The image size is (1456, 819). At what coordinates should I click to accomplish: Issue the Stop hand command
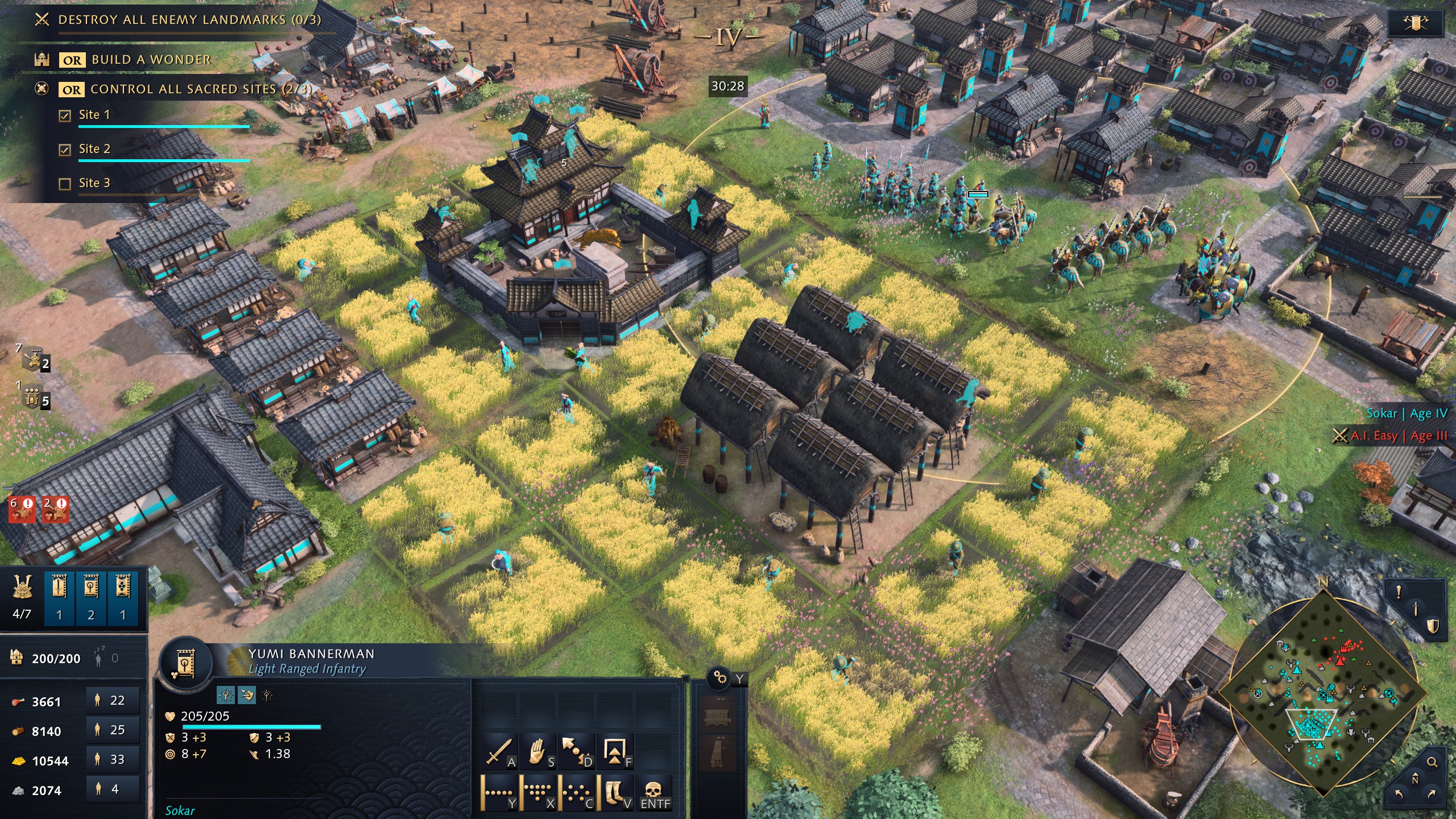coord(538,751)
